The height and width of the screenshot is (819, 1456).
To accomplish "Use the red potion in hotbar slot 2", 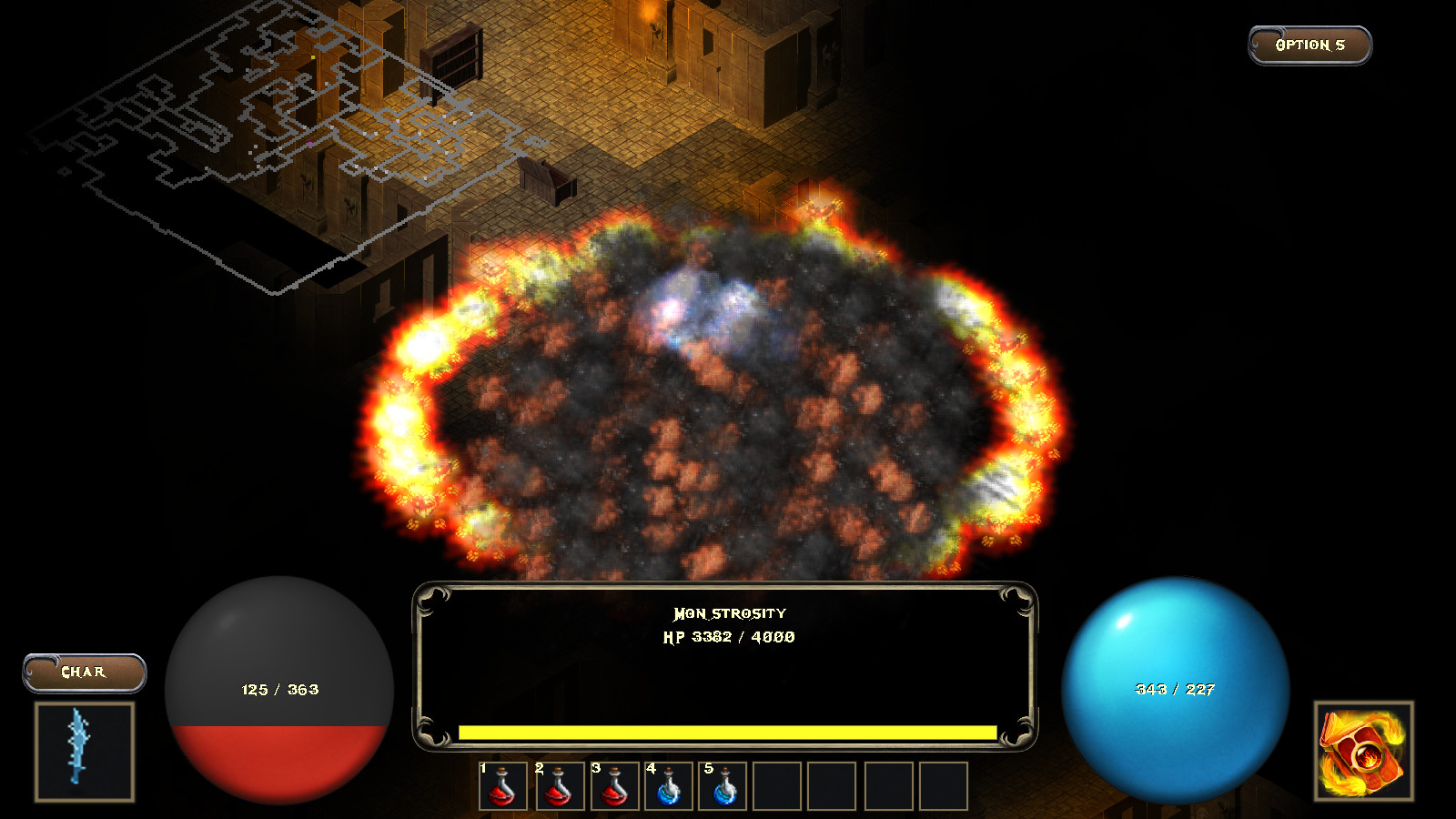I will tap(556, 787).
